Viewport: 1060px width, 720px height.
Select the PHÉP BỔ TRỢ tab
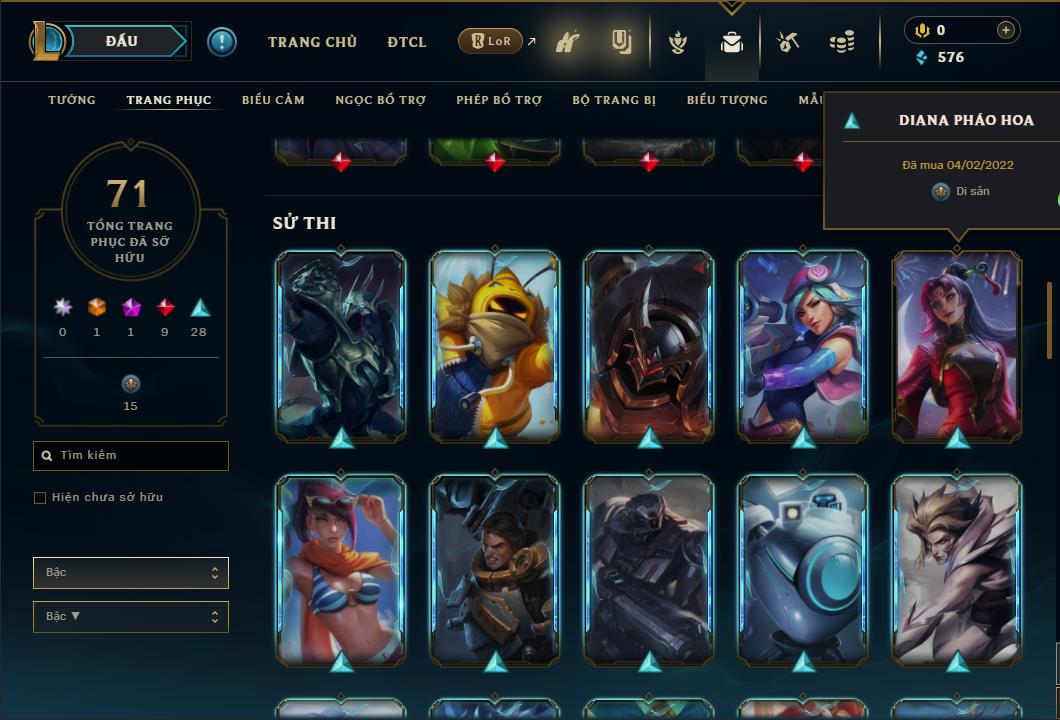pyautogui.click(x=499, y=100)
